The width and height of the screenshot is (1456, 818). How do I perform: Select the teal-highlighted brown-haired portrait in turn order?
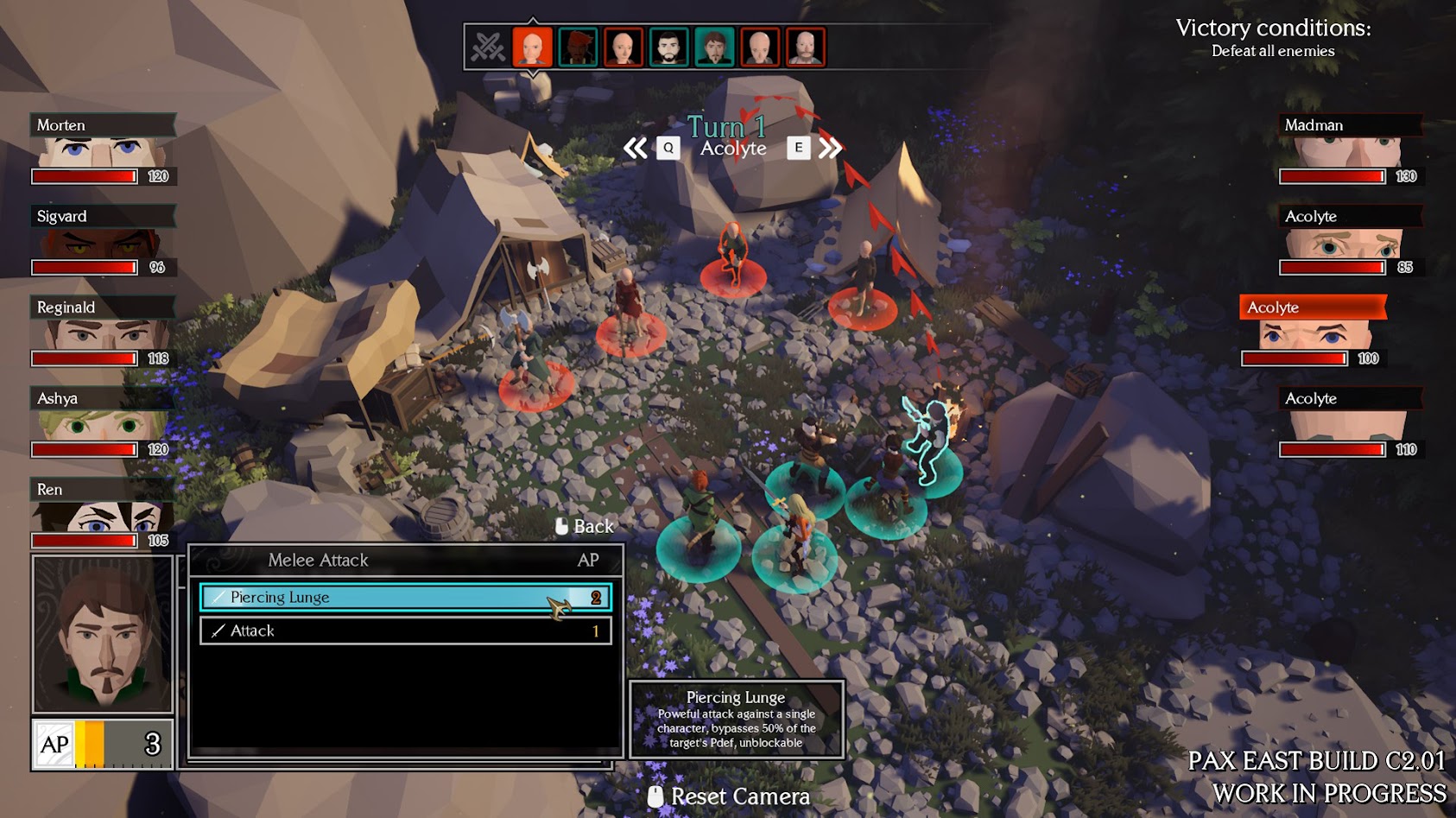coord(713,47)
